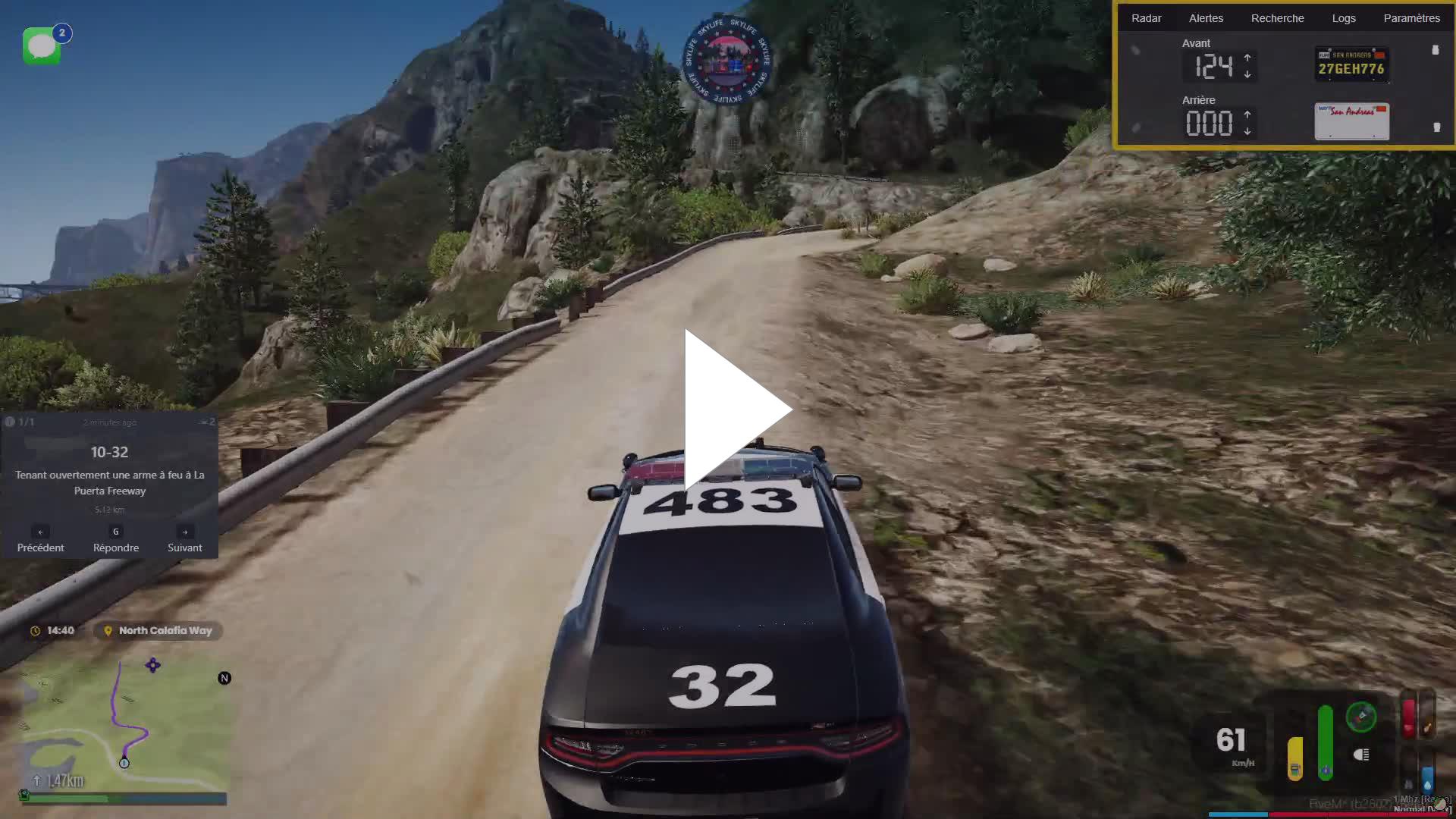Click Répondre on the 10-32 alert
Image resolution: width=1456 pixels, height=819 pixels.
pos(116,540)
